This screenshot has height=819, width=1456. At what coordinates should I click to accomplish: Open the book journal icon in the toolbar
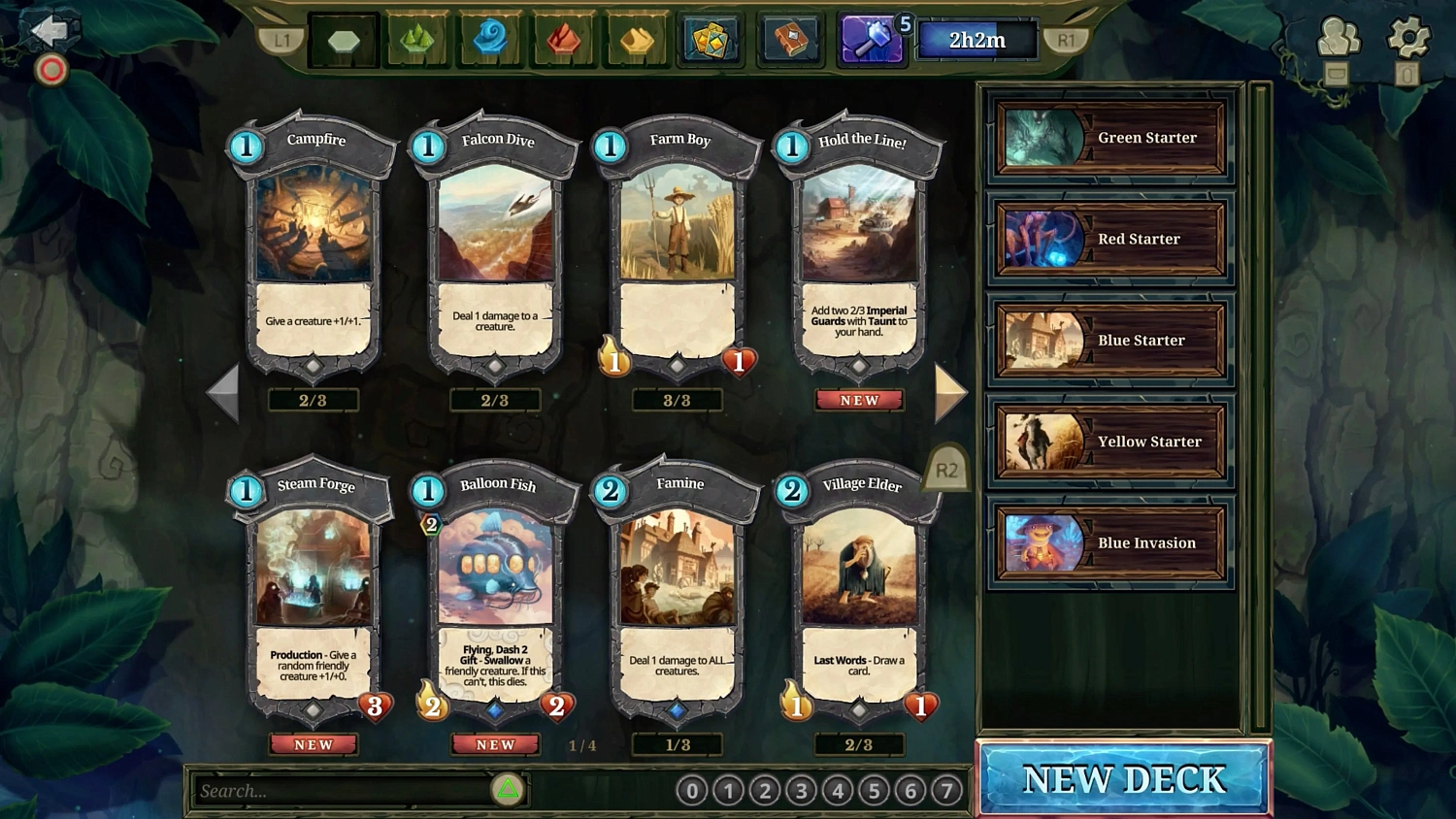click(789, 39)
